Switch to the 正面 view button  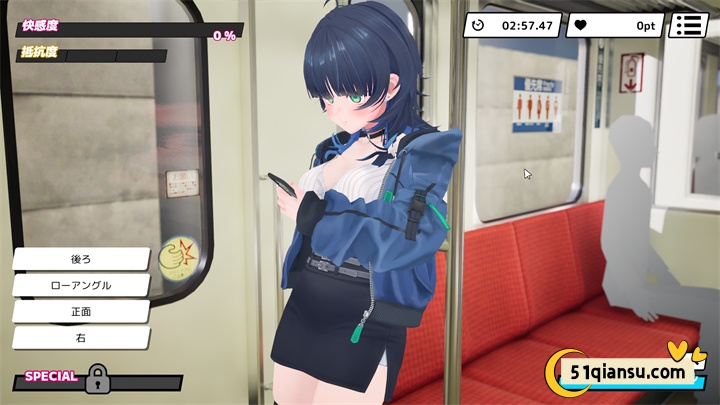(81, 312)
